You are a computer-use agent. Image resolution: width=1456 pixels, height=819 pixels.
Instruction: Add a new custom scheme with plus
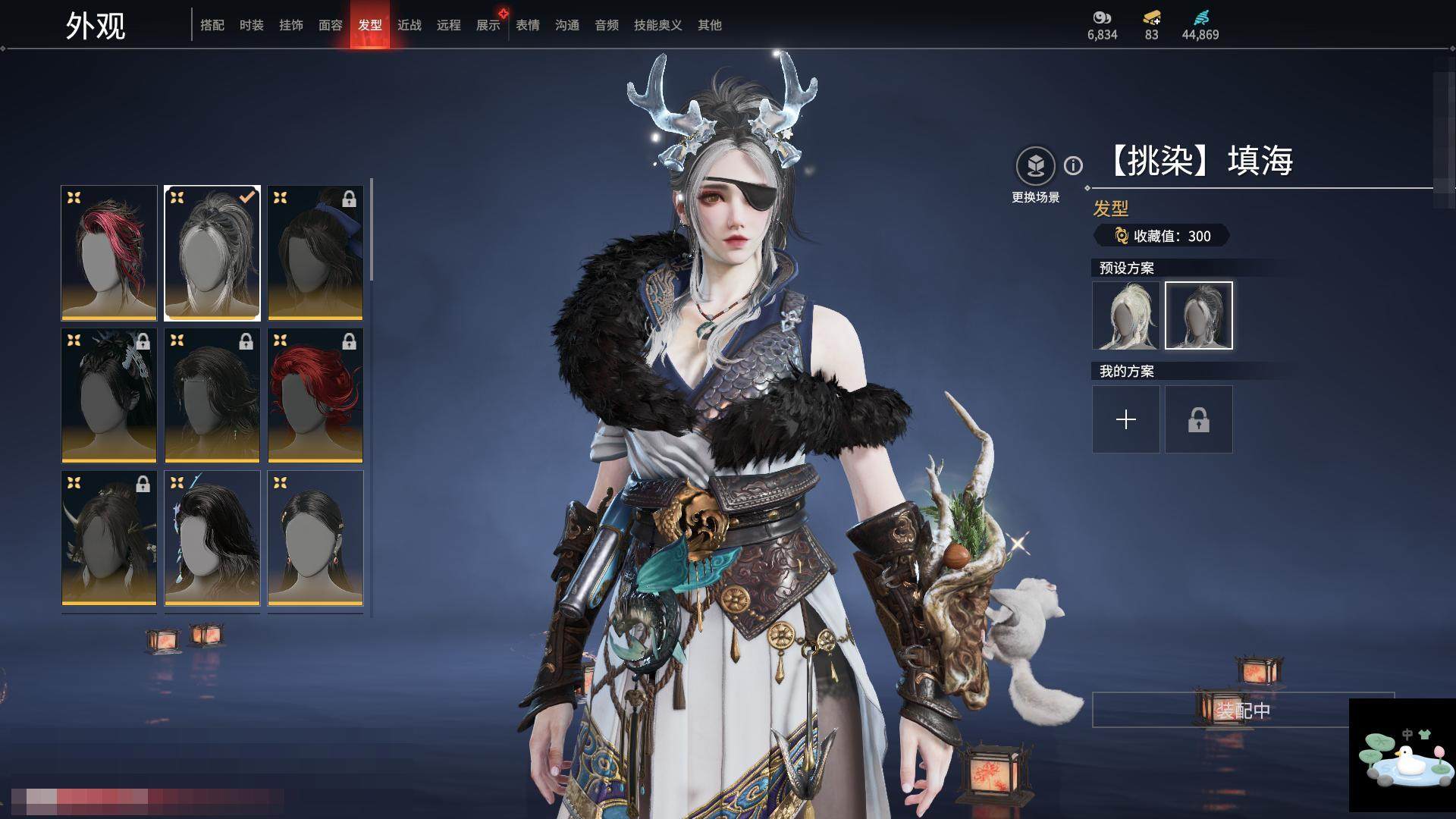[x=1126, y=419]
